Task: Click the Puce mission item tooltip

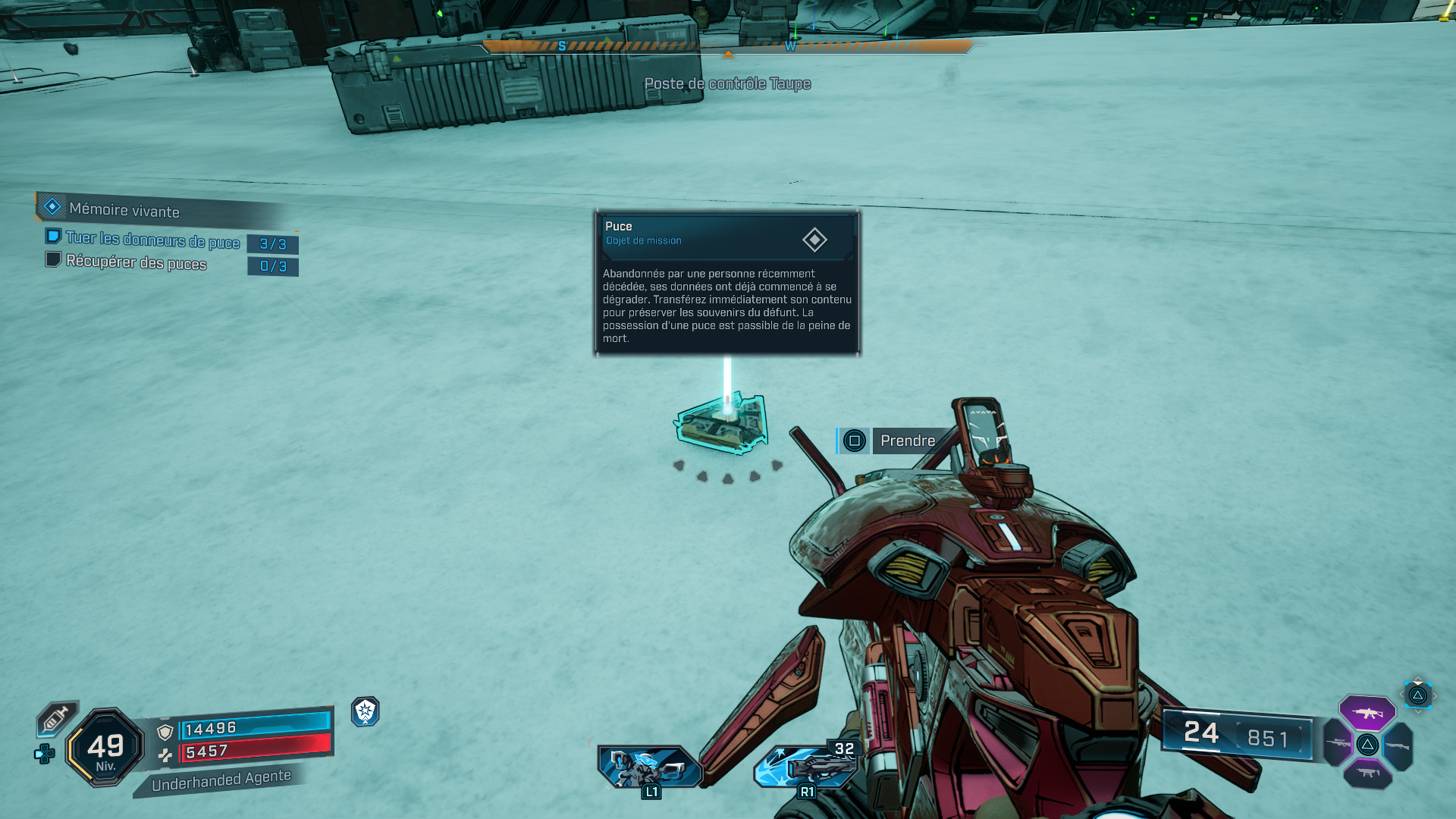Action: pos(727,282)
